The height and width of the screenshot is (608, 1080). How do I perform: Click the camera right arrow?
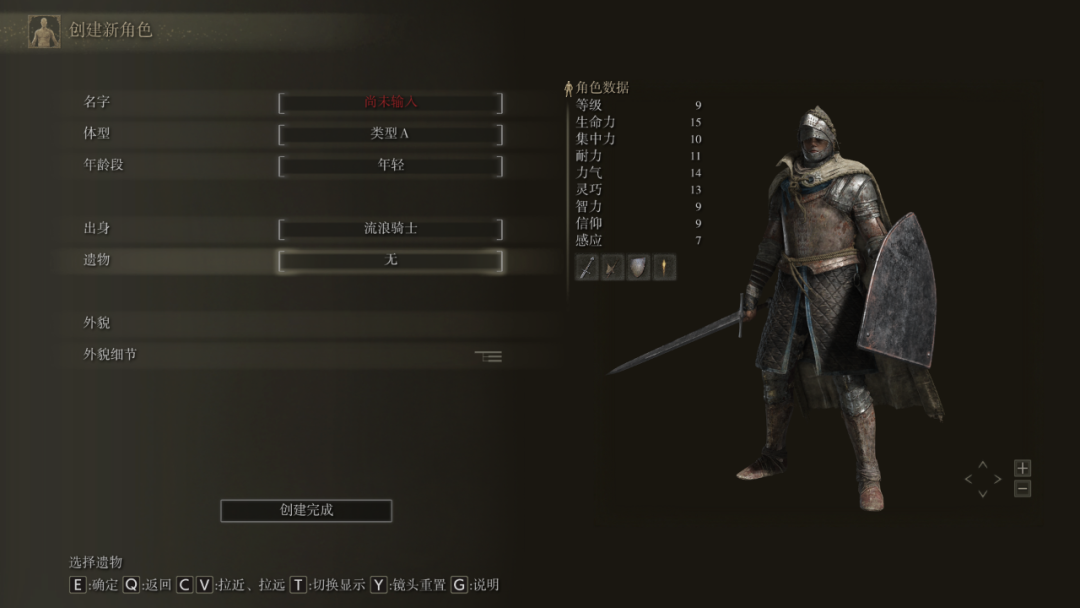click(x=997, y=480)
